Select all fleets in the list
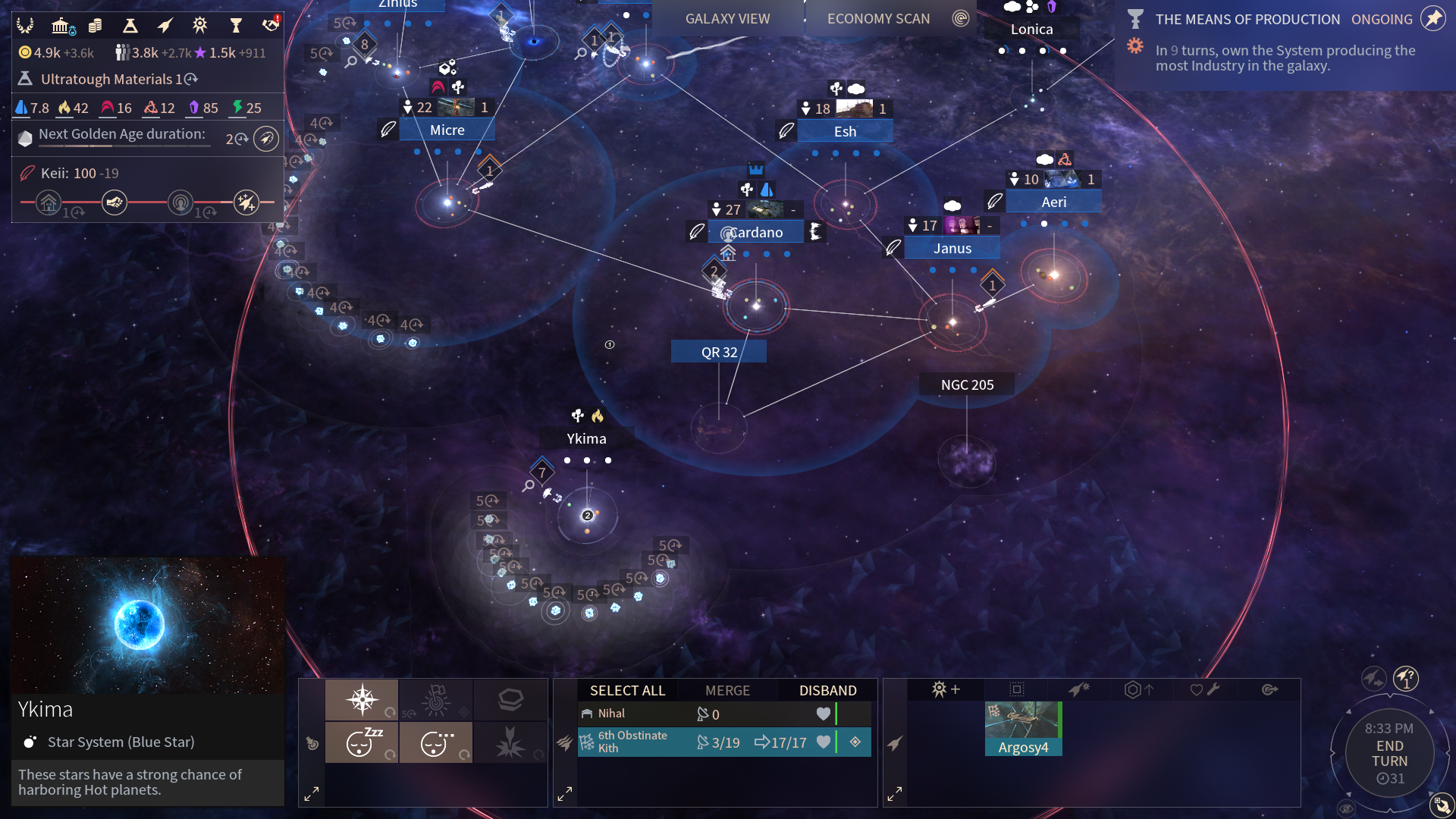The width and height of the screenshot is (1456, 819). [627, 690]
